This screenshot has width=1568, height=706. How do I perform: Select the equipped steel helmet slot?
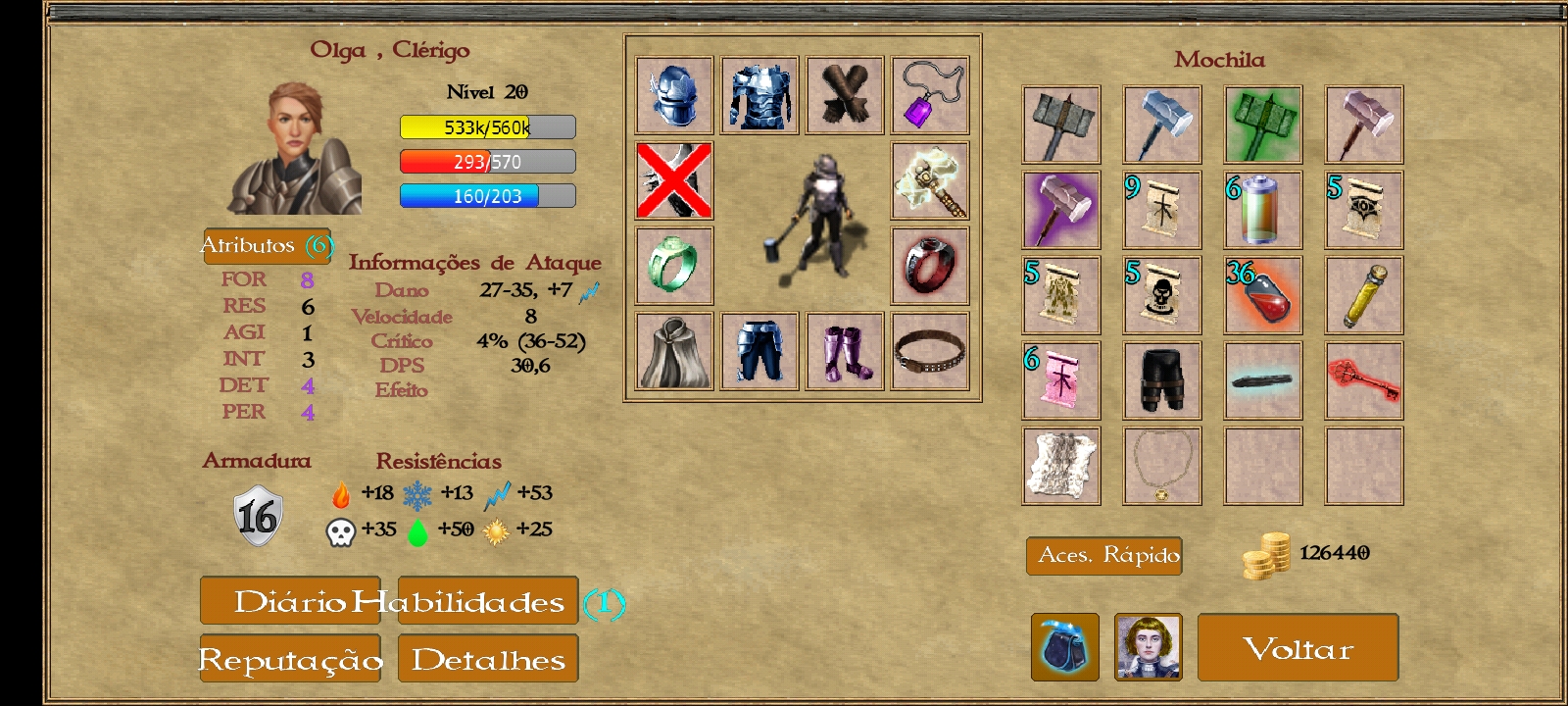click(x=674, y=95)
